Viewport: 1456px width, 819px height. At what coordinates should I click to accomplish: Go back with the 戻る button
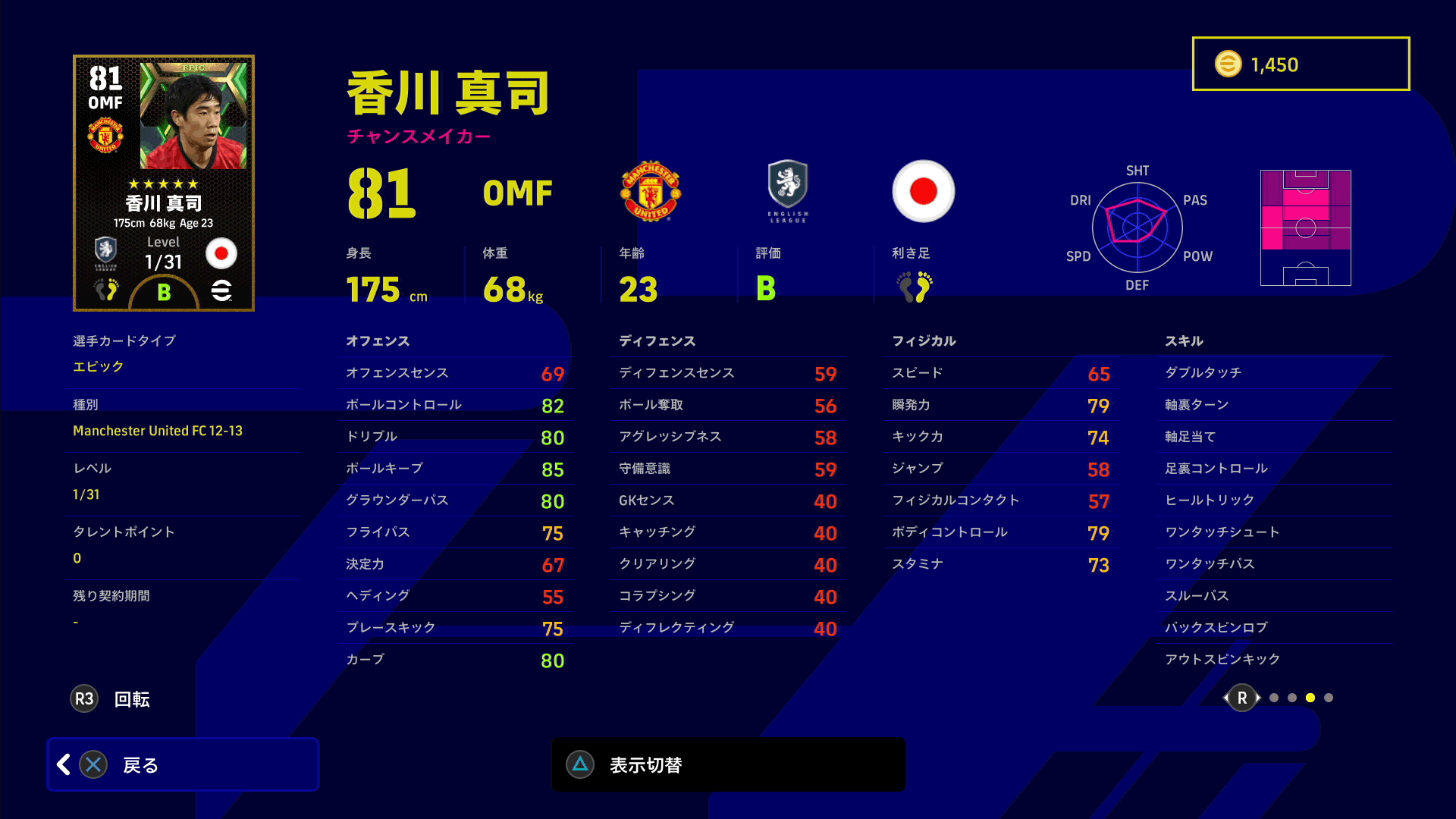click(x=183, y=764)
